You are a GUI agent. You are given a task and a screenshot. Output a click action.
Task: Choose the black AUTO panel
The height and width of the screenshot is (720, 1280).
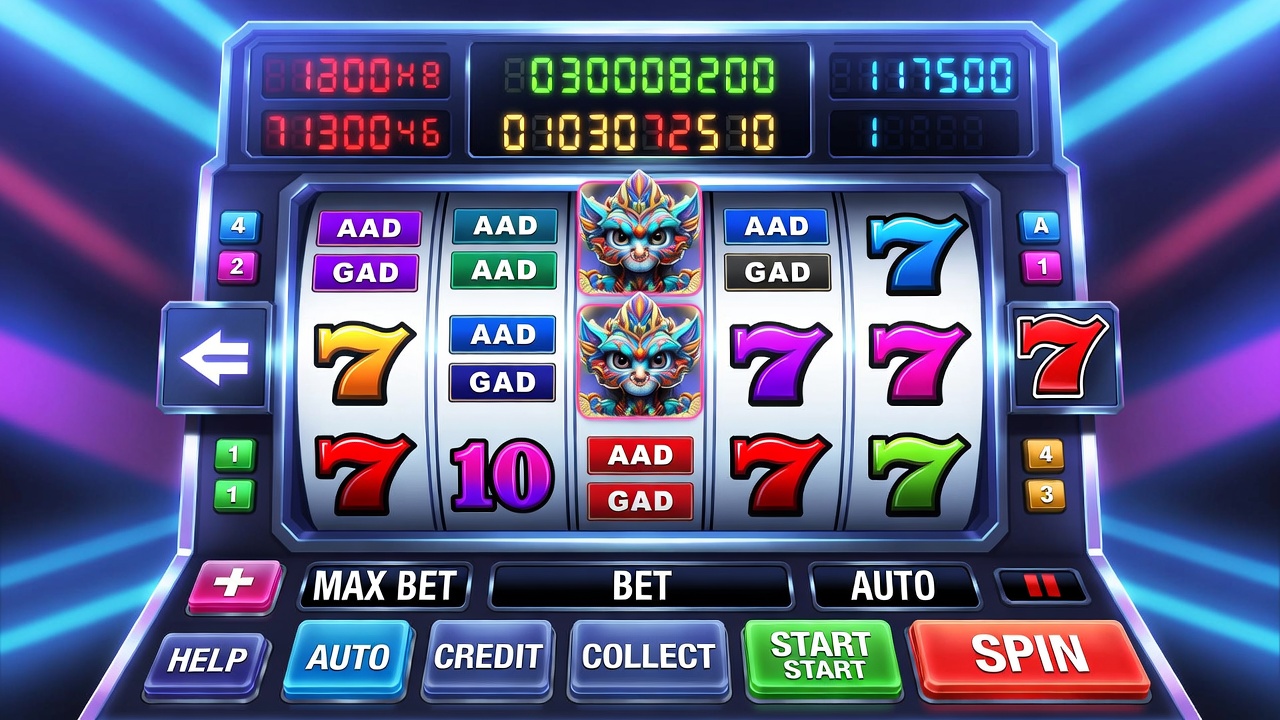click(x=893, y=586)
